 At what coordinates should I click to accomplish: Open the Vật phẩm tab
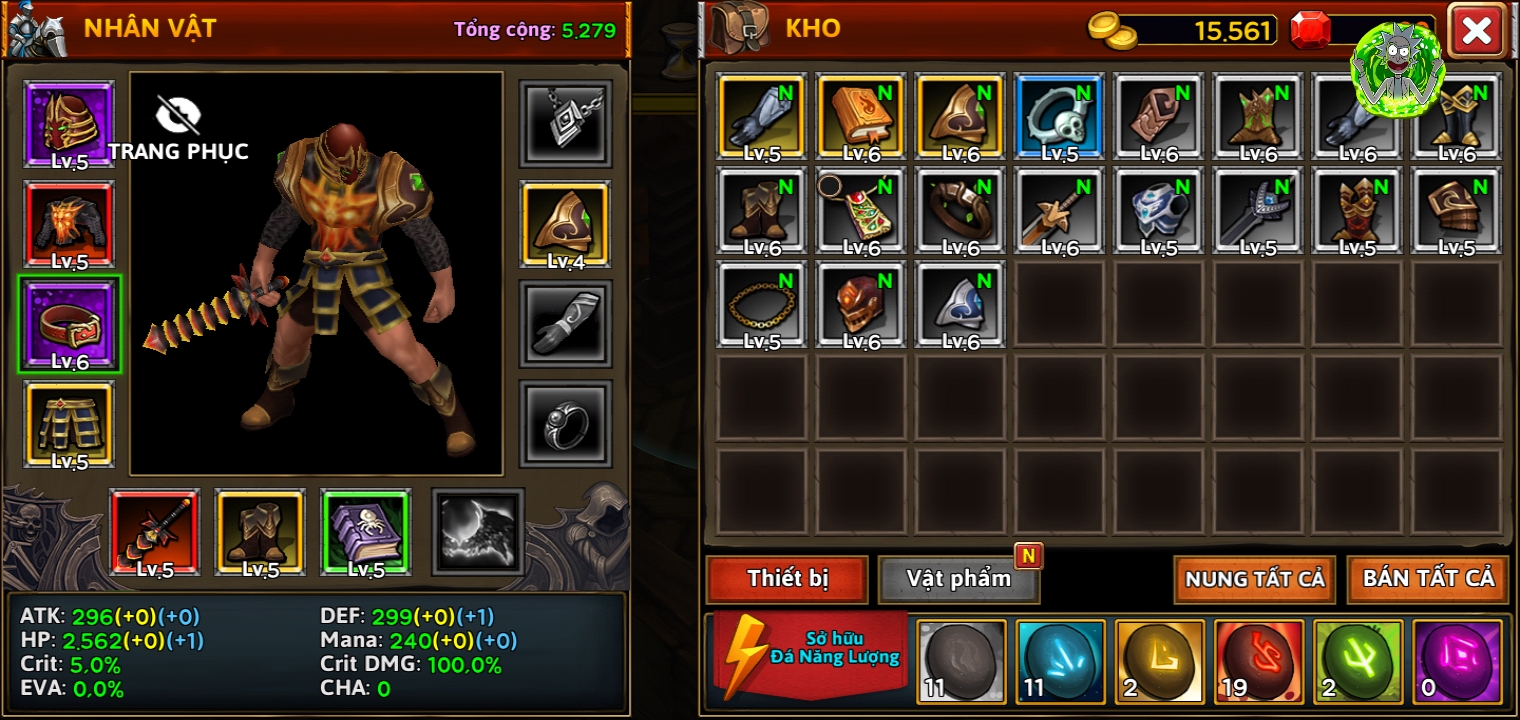coord(958,580)
